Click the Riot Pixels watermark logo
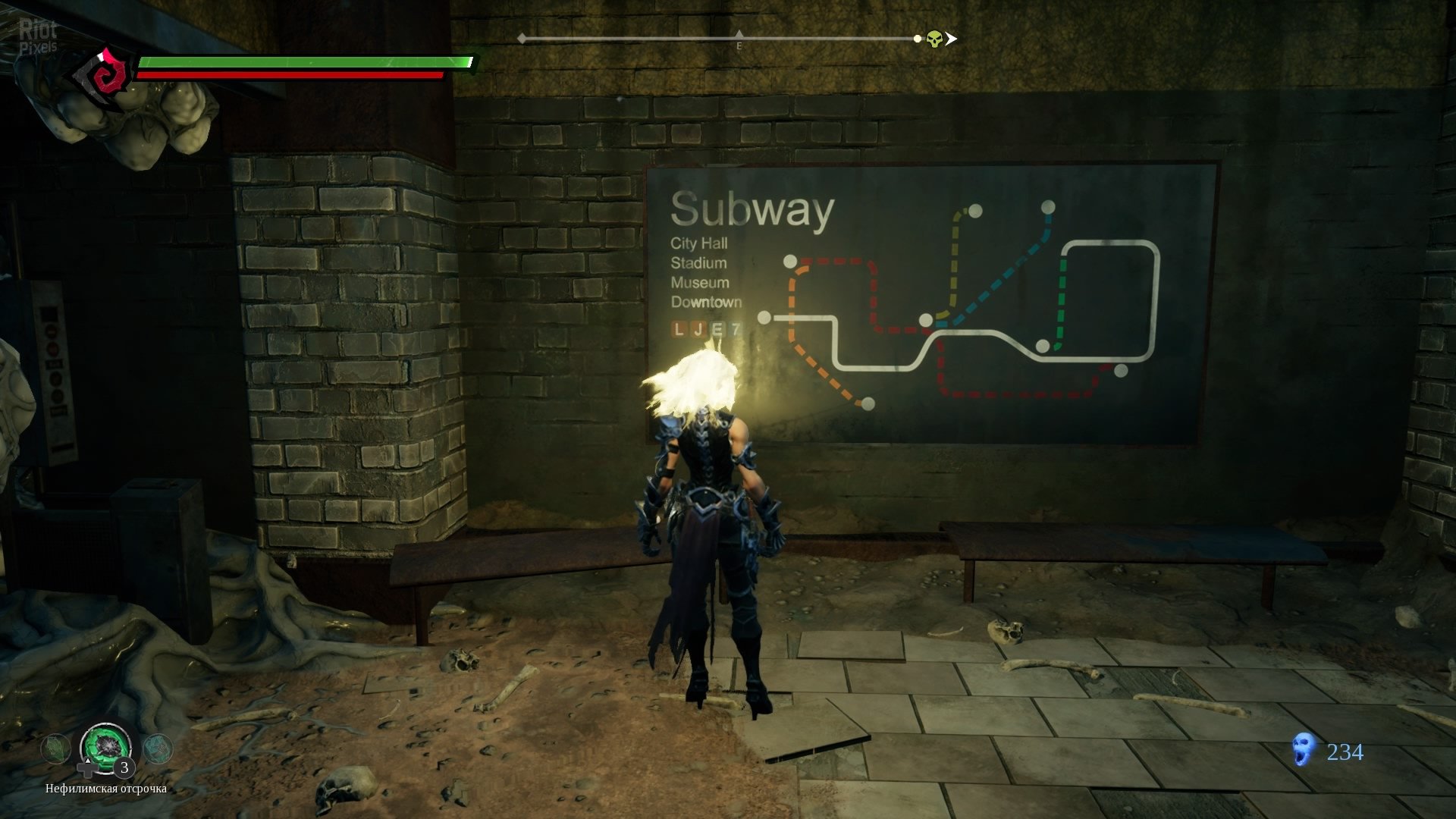This screenshot has width=1456, height=819. point(38,36)
